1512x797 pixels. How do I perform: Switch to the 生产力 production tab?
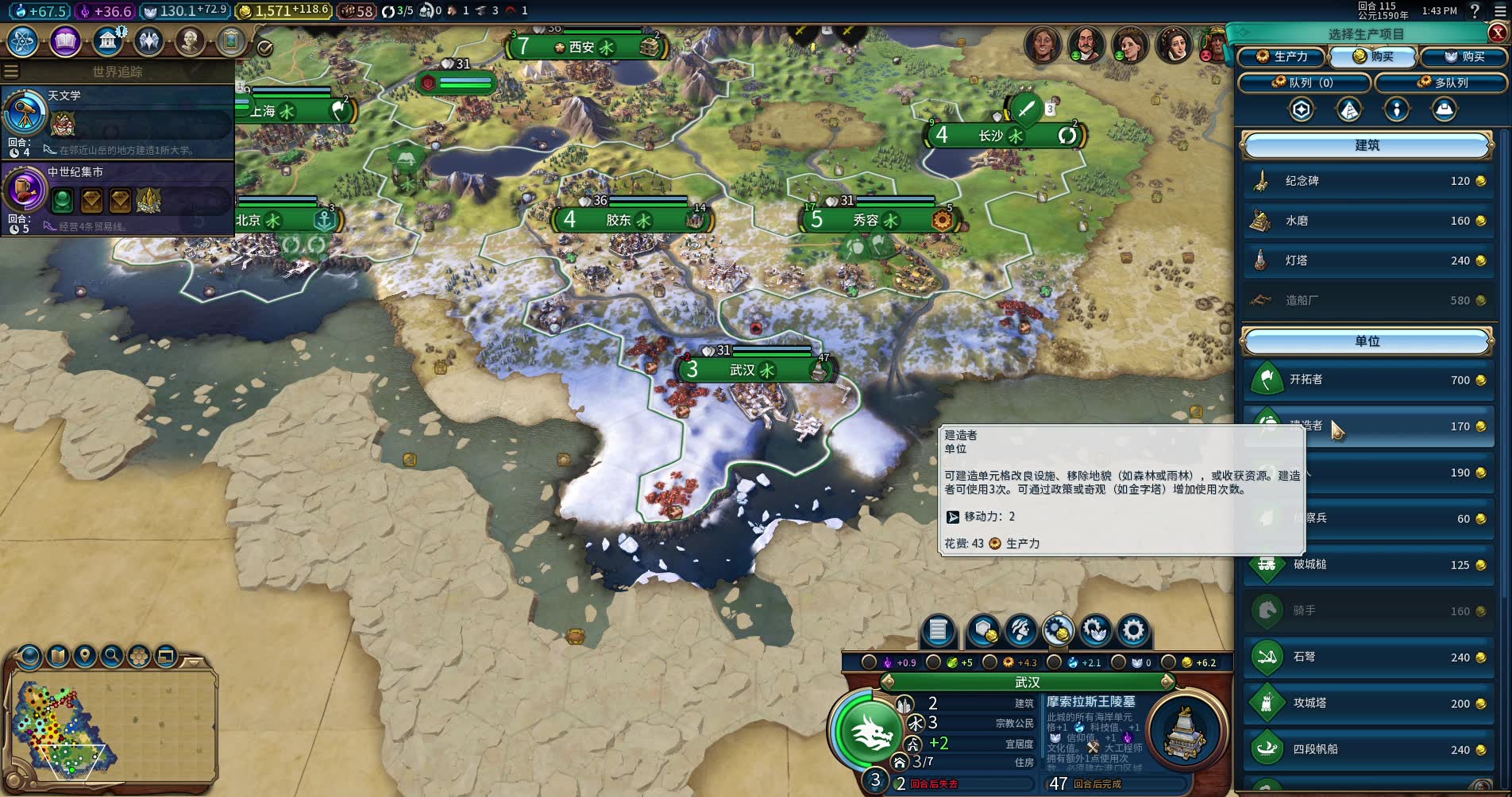[x=1282, y=57]
